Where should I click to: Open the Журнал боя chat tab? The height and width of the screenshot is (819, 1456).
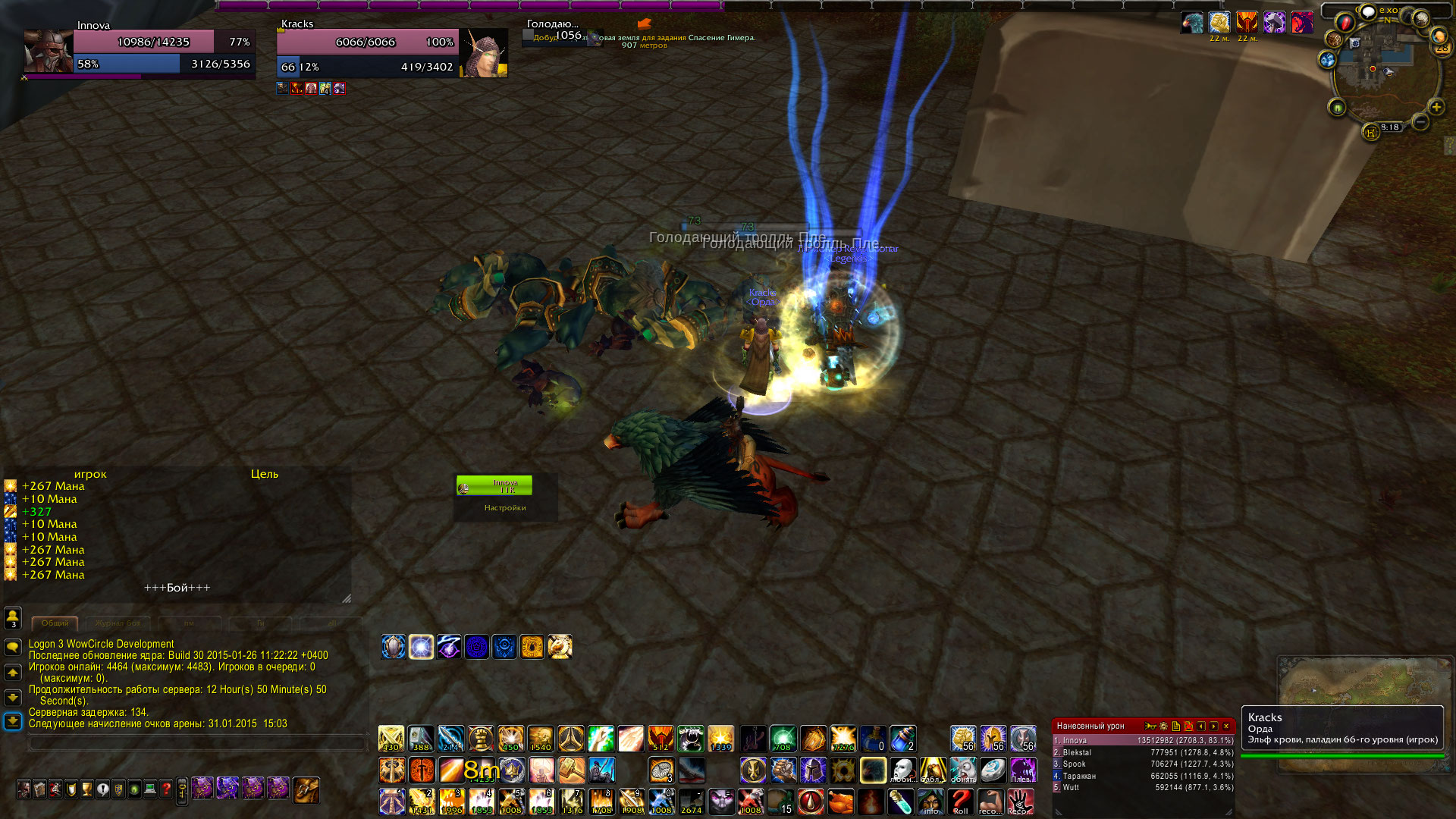click(x=118, y=623)
